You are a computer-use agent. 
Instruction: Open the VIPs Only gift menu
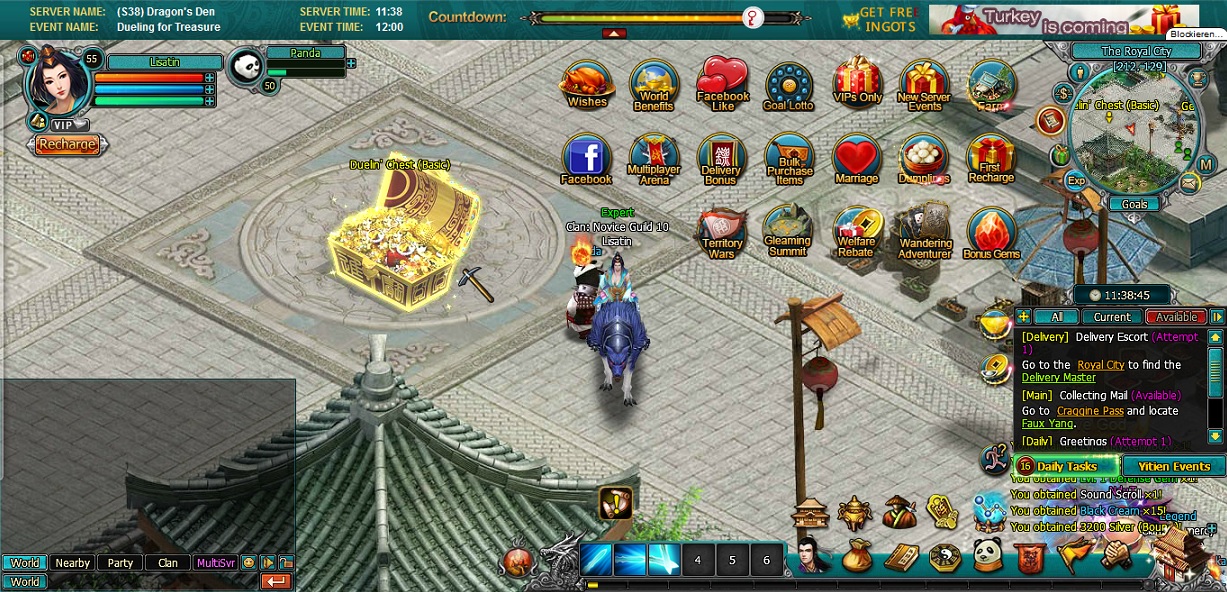857,81
